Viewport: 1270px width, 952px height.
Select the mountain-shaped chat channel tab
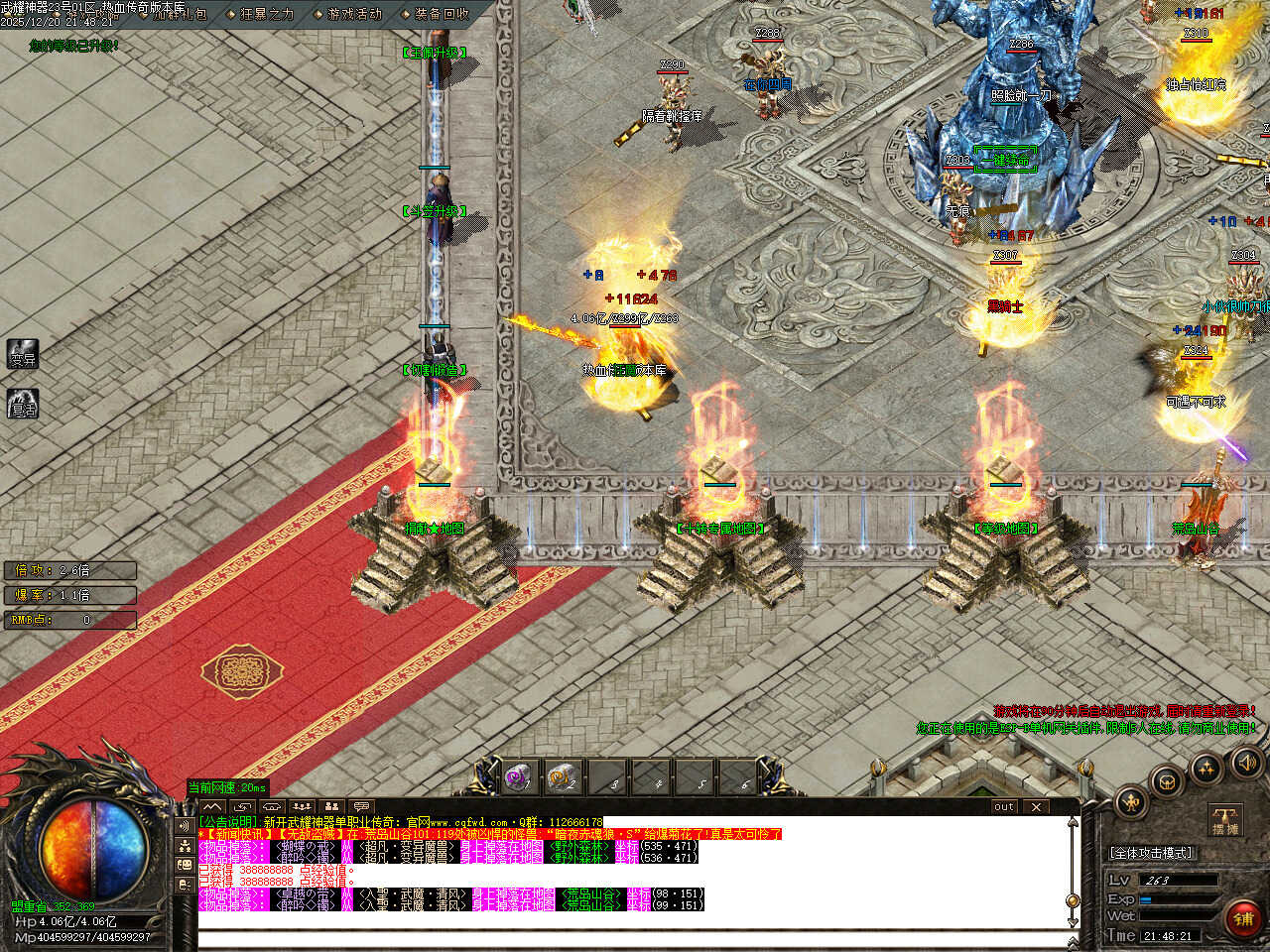pos(212,806)
